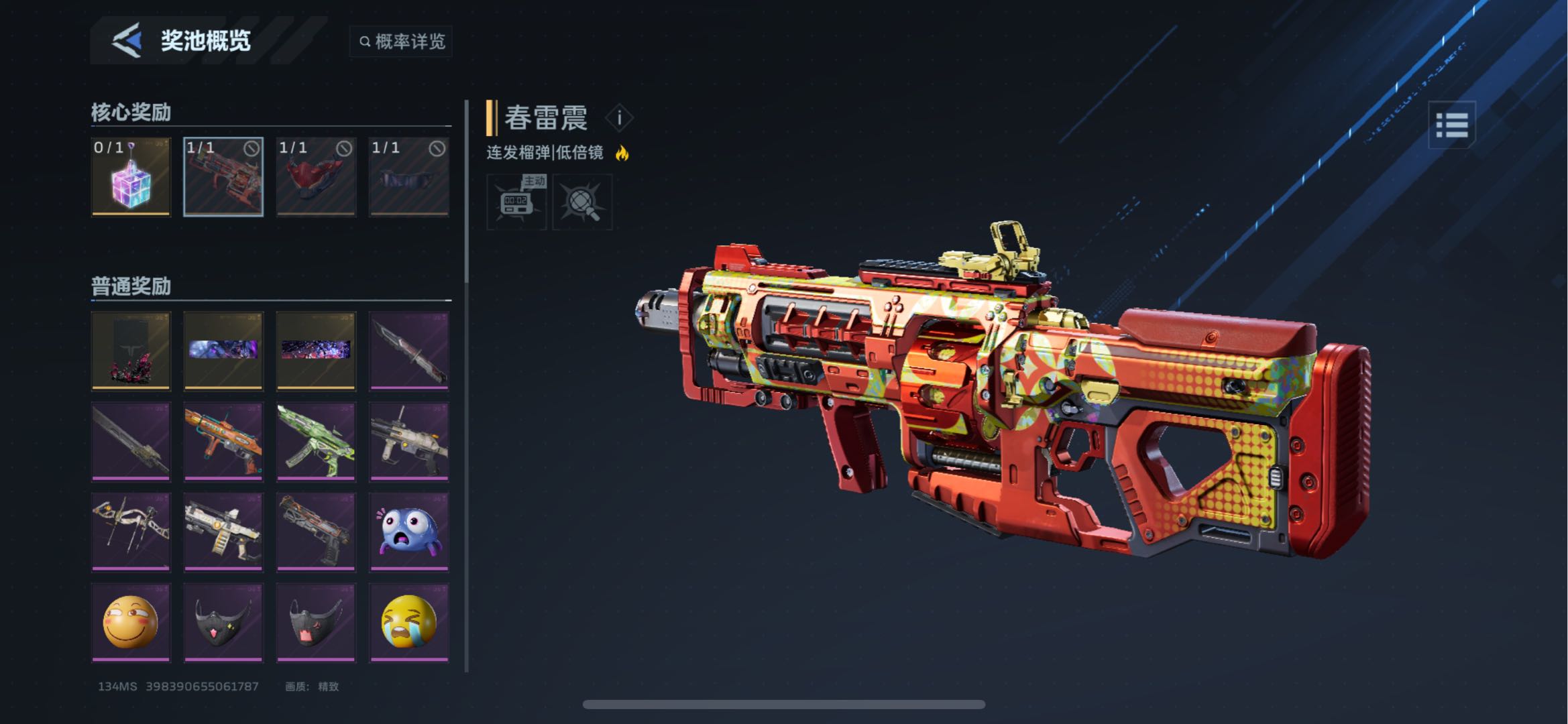Open the info icon next to 春雷震

coord(619,118)
